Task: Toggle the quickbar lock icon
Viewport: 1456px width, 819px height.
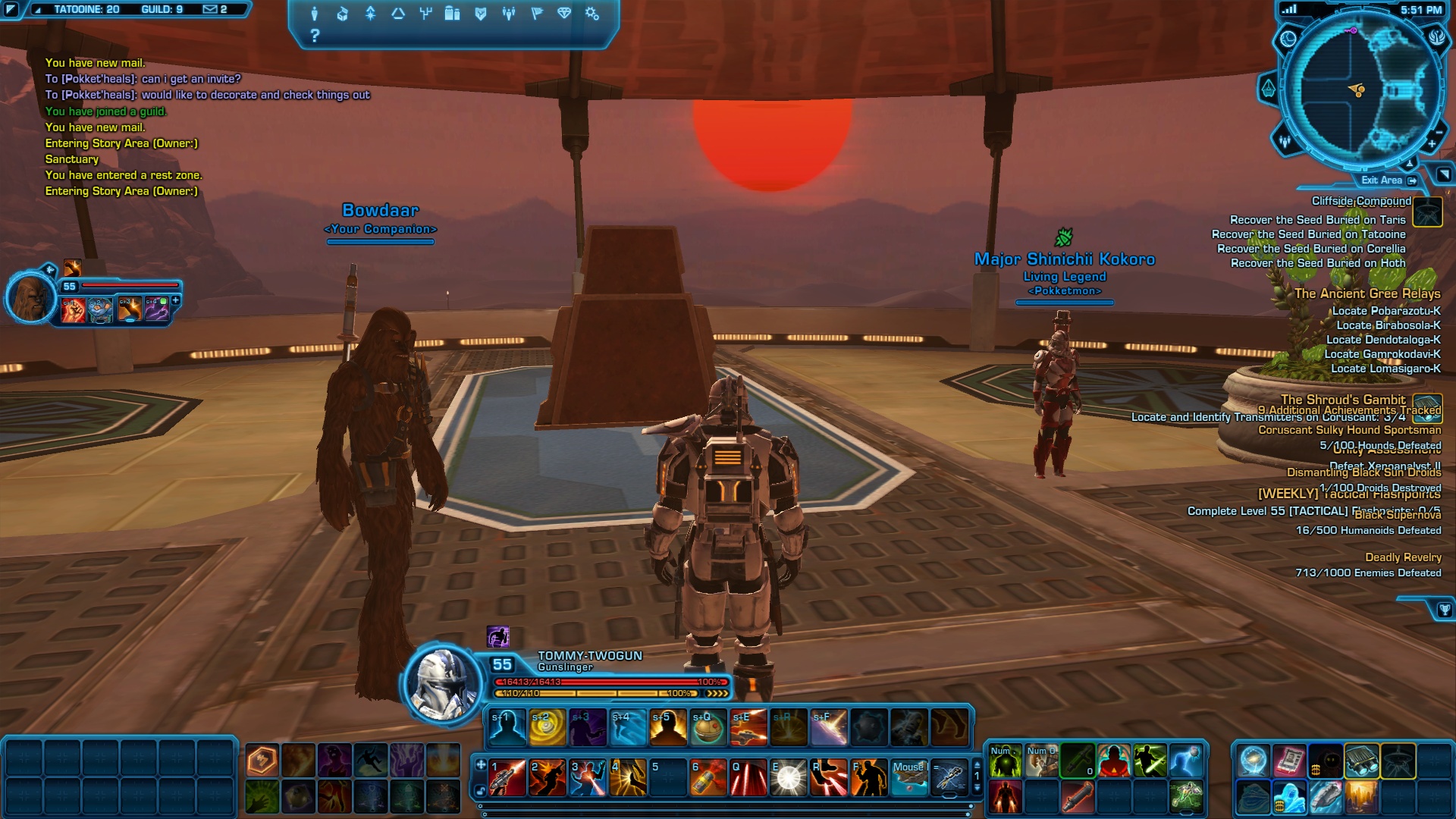Action: click(x=481, y=791)
